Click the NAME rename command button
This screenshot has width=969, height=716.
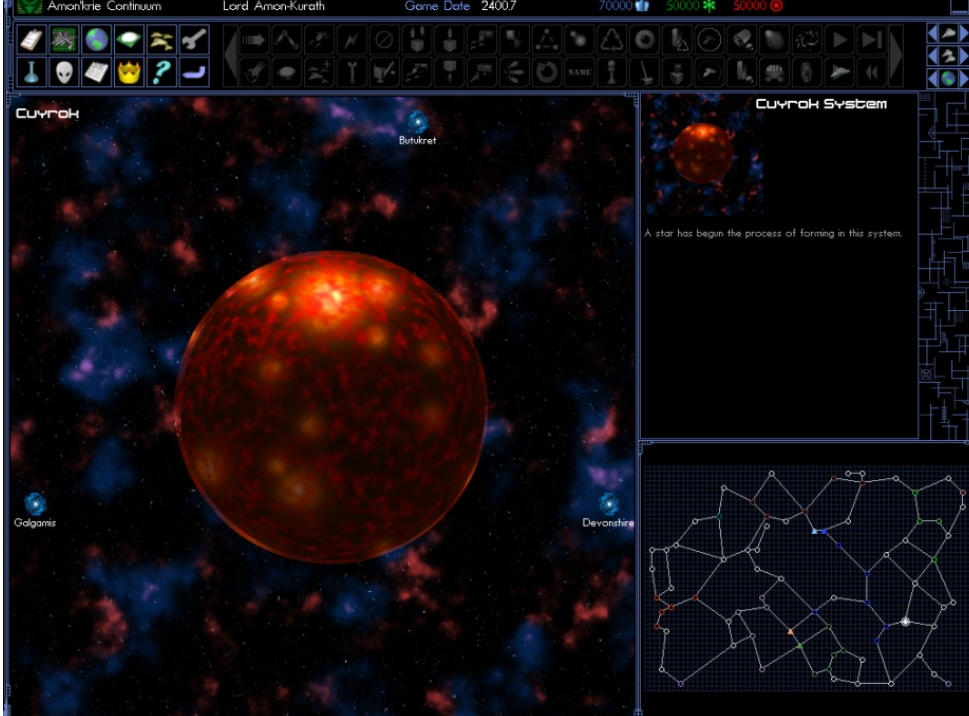(x=578, y=72)
